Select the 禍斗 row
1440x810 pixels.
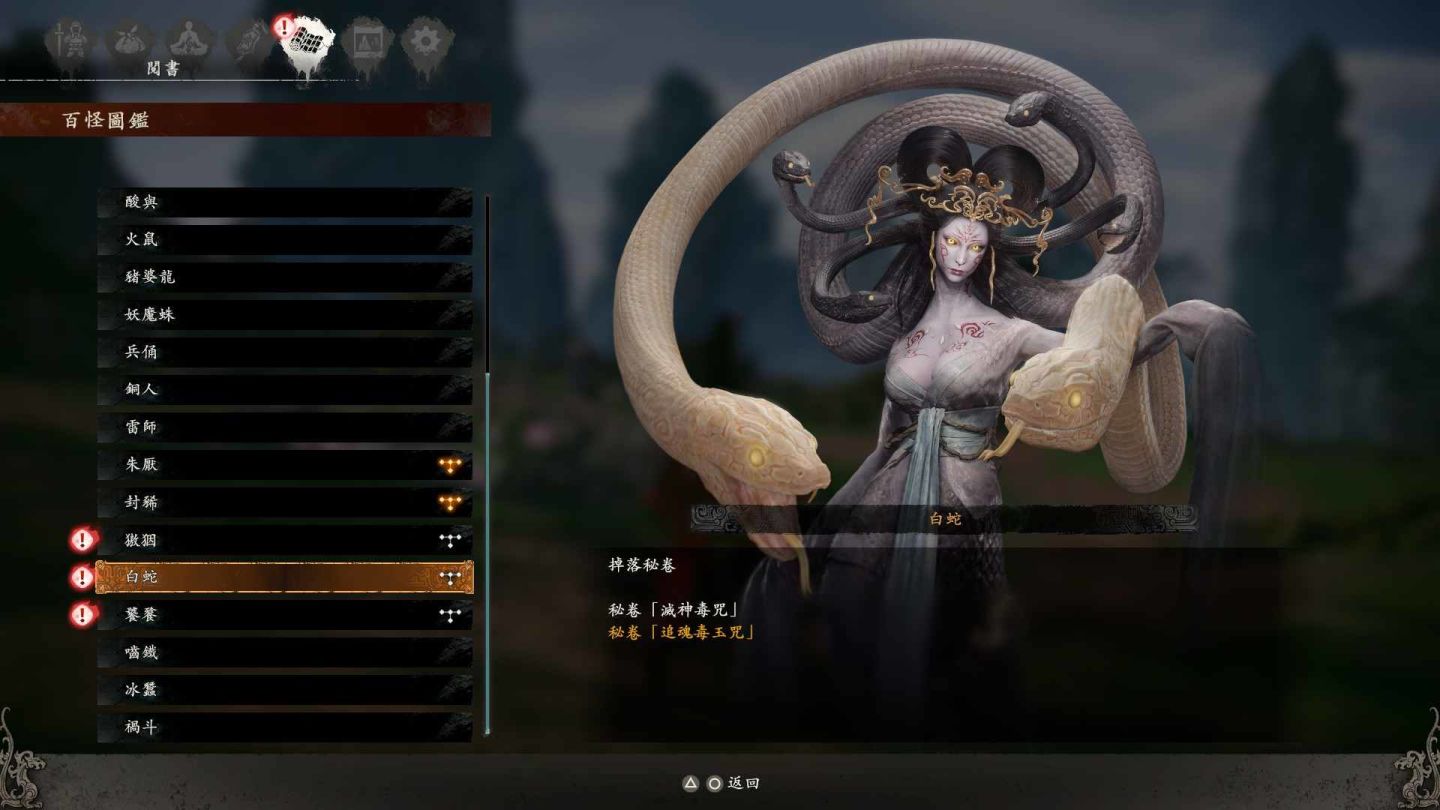[x=284, y=727]
